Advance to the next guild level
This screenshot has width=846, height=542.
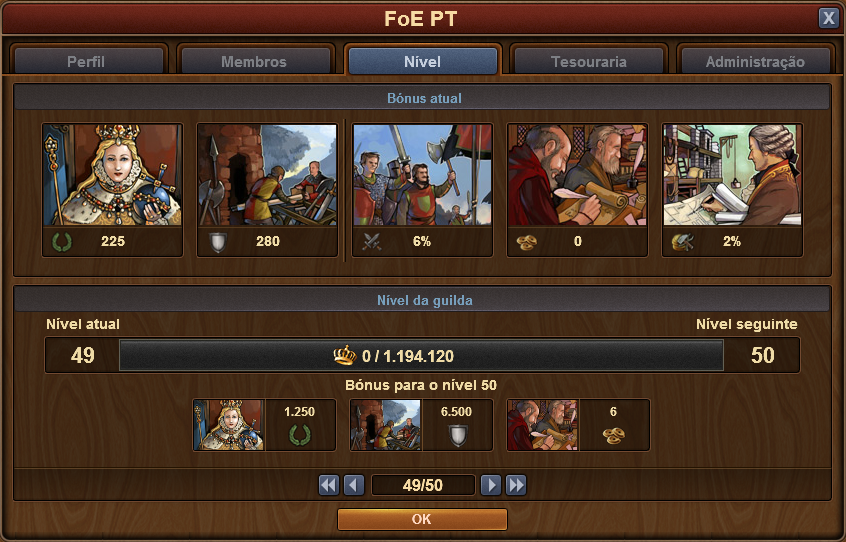tap(490, 485)
